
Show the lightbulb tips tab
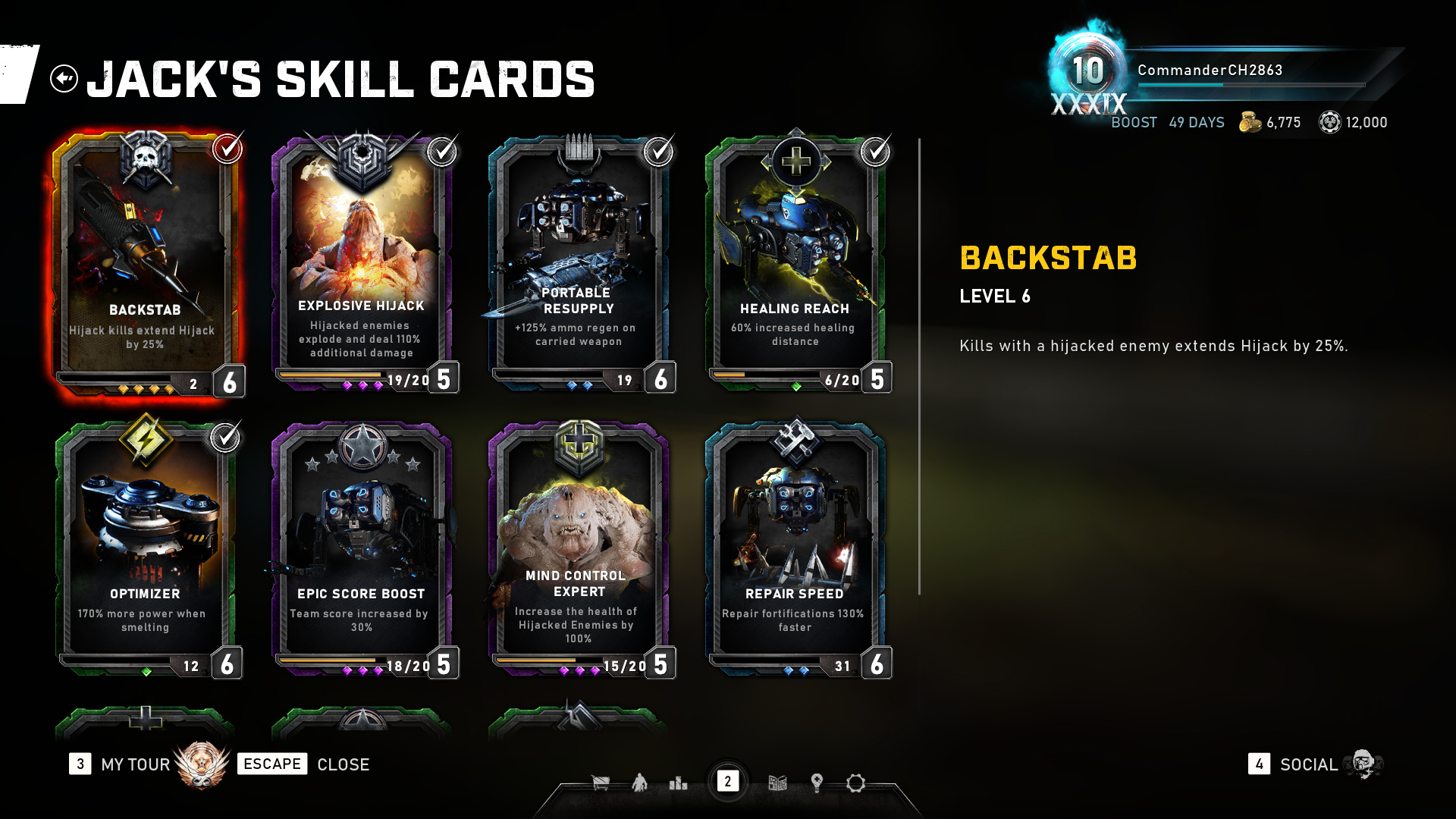click(817, 783)
